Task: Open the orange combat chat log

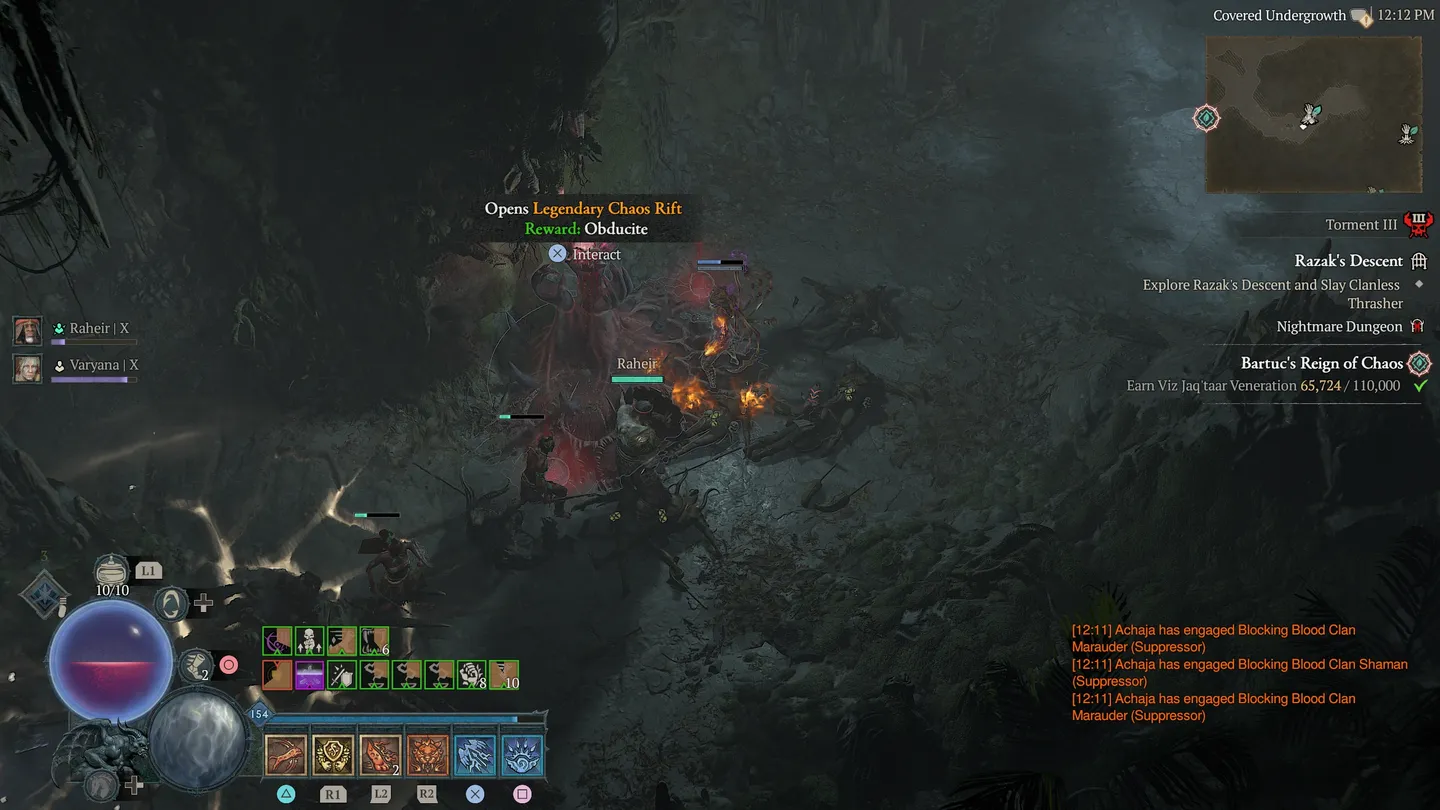Action: (x=1240, y=672)
